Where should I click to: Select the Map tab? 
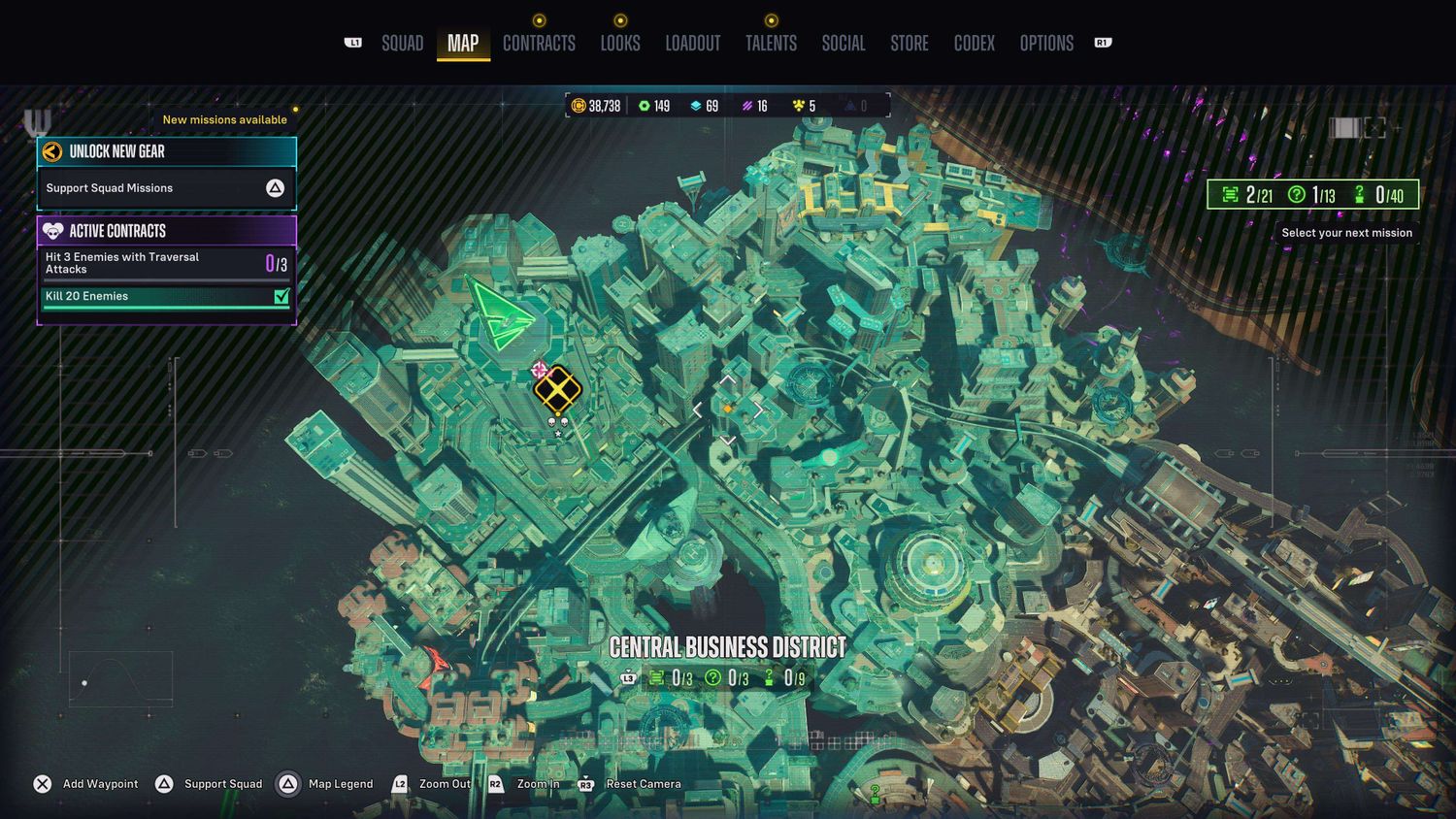(x=463, y=44)
